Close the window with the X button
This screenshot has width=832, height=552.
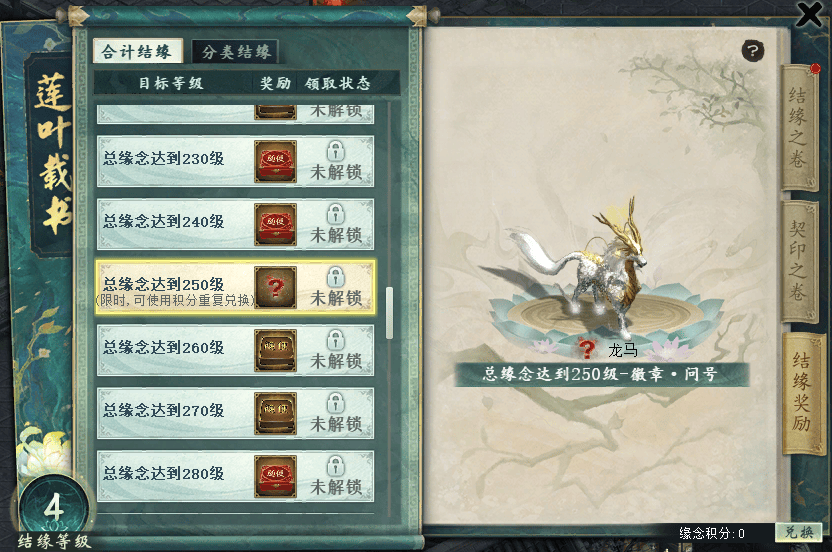(x=809, y=13)
